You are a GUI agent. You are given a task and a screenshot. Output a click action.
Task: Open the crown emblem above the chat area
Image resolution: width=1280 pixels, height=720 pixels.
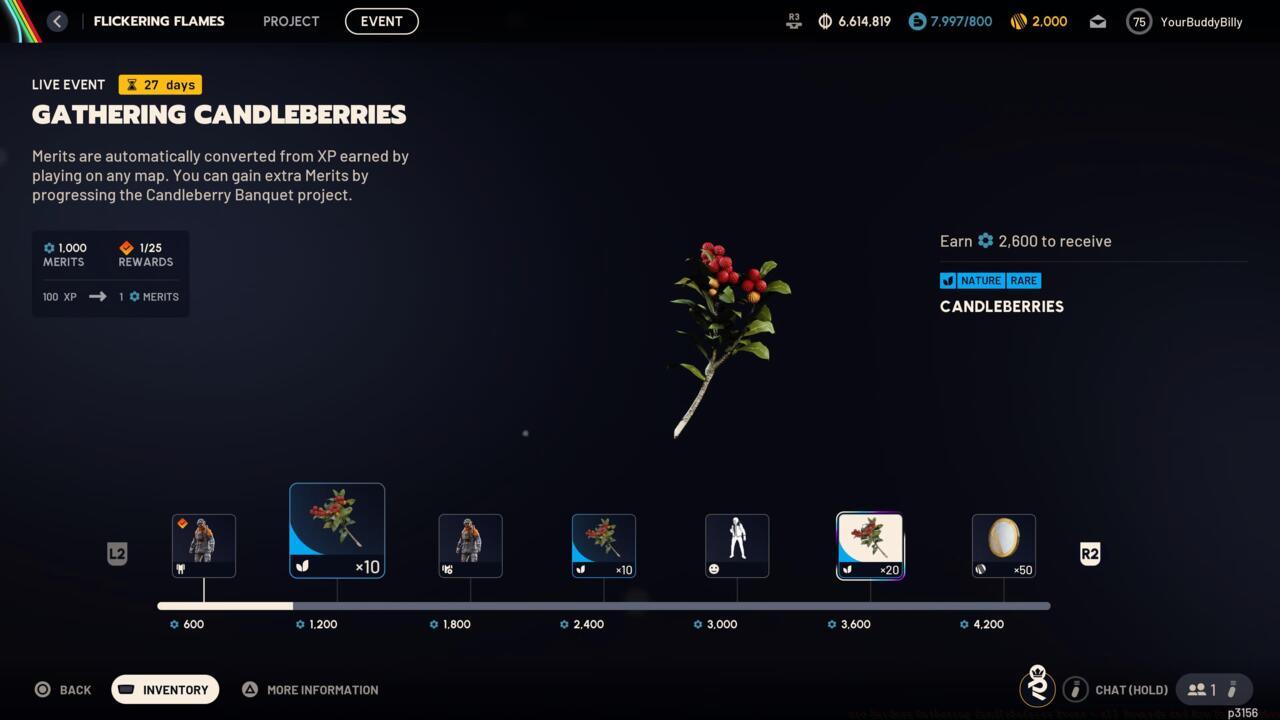pos(1037,688)
